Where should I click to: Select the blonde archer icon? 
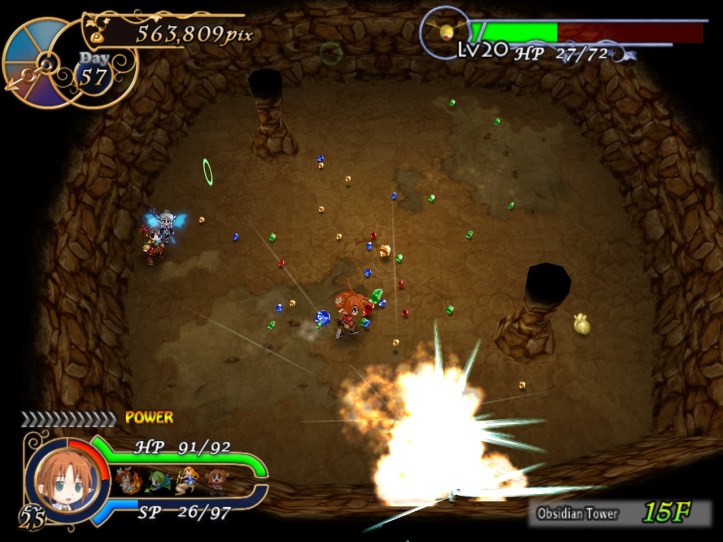click(x=186, y=479)
